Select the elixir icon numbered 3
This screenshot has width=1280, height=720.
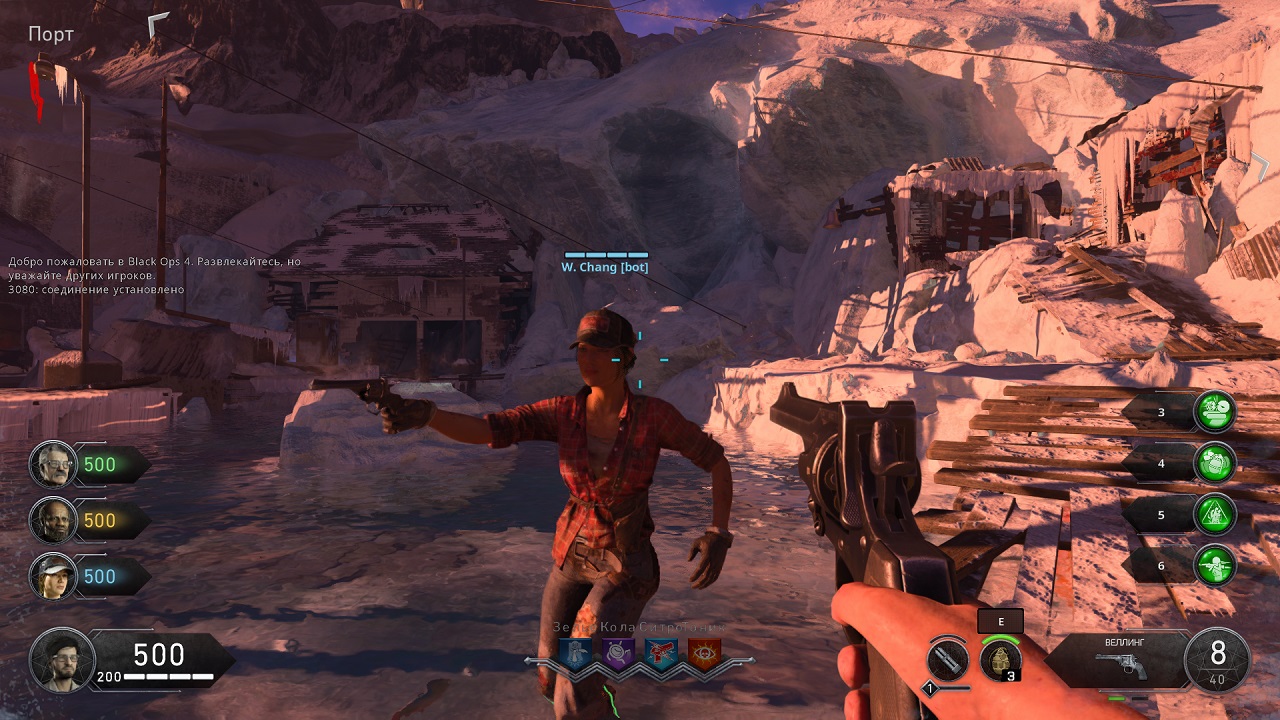pyautogui.click(x=1215, y=411)
